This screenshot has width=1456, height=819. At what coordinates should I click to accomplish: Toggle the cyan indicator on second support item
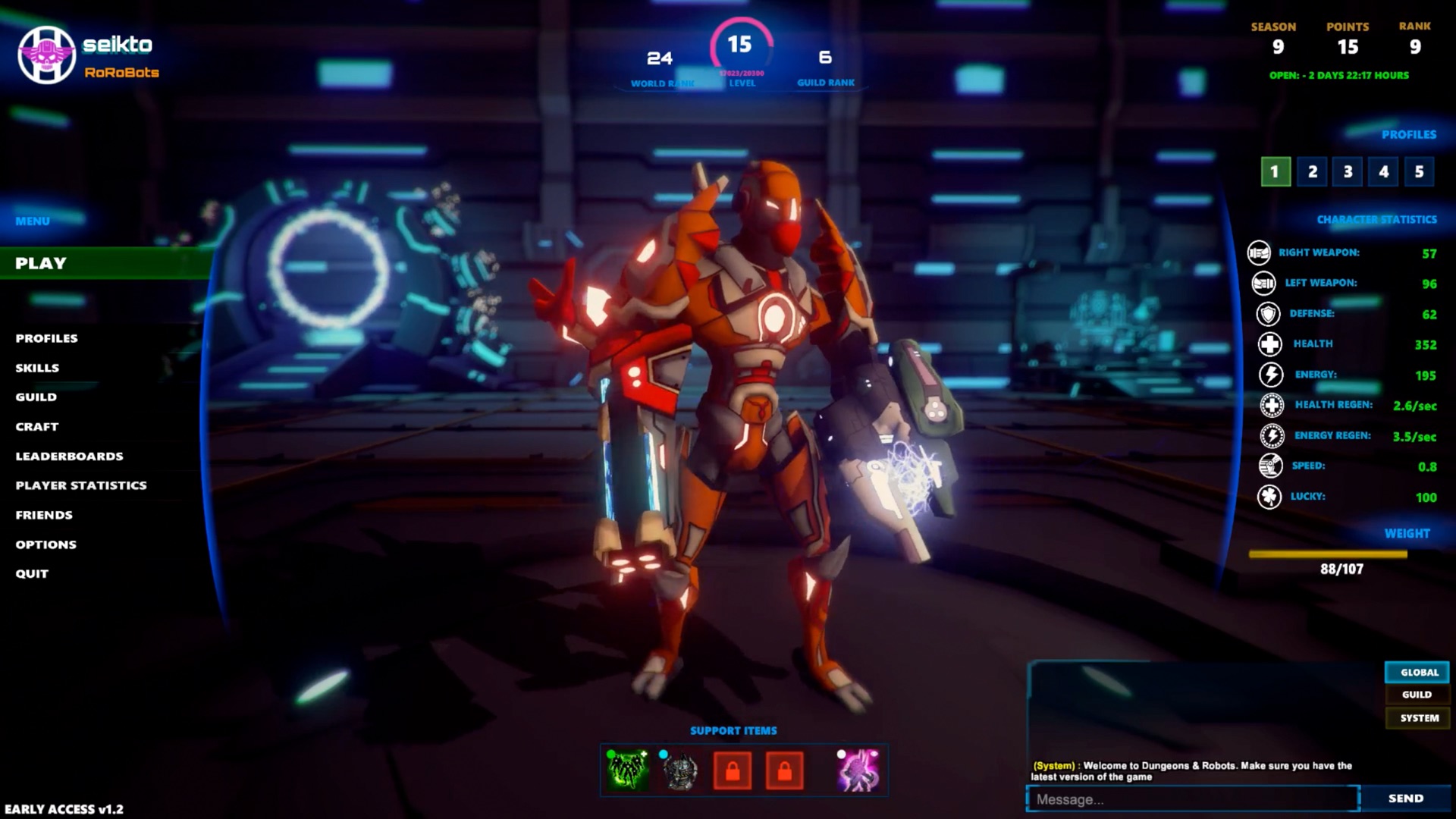(662, 754)
